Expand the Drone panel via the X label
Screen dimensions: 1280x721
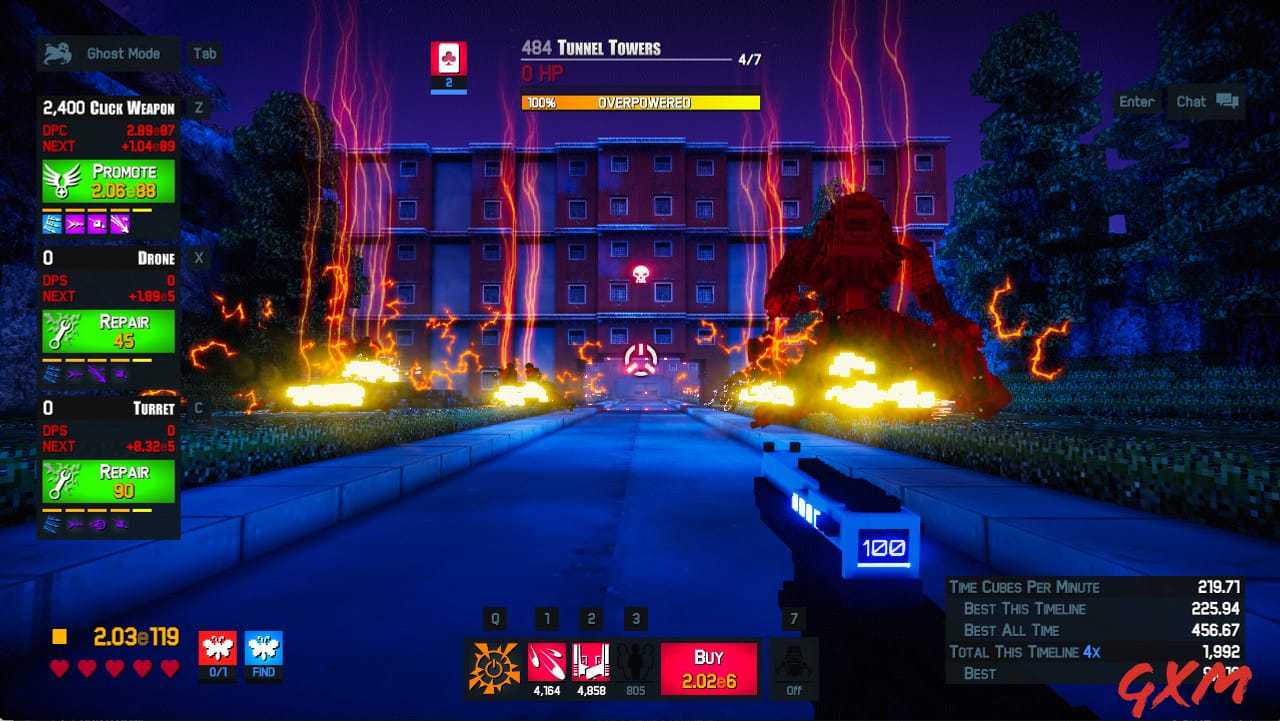click(198, 257)
